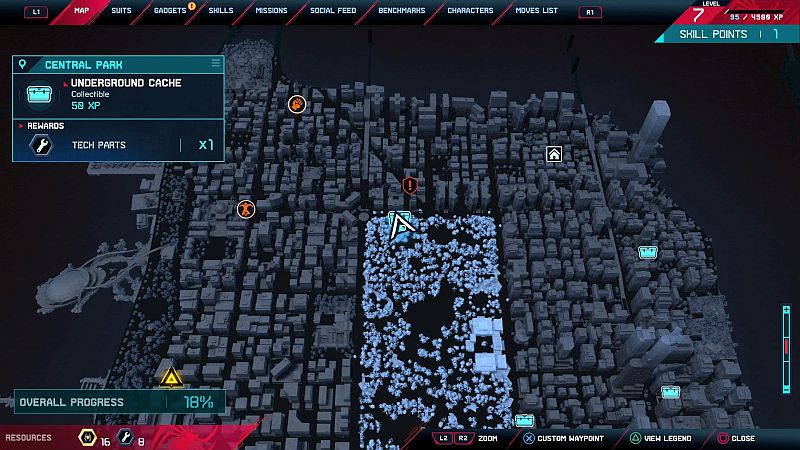Select the orange fist map marker
The width and height of the screenshot is (800, 450).
tap(297, 104)
